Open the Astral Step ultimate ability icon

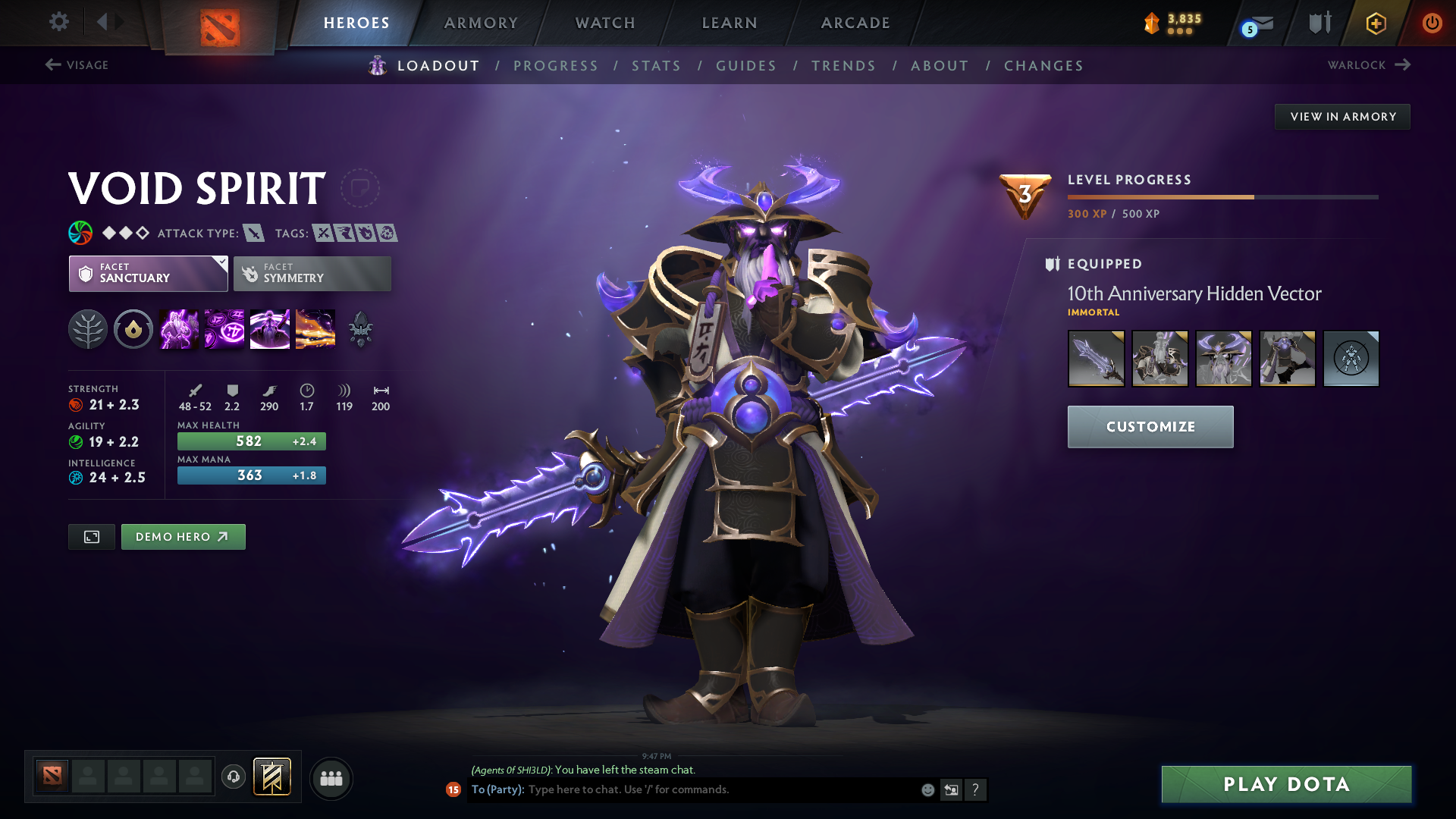click(x=315, y=328)
